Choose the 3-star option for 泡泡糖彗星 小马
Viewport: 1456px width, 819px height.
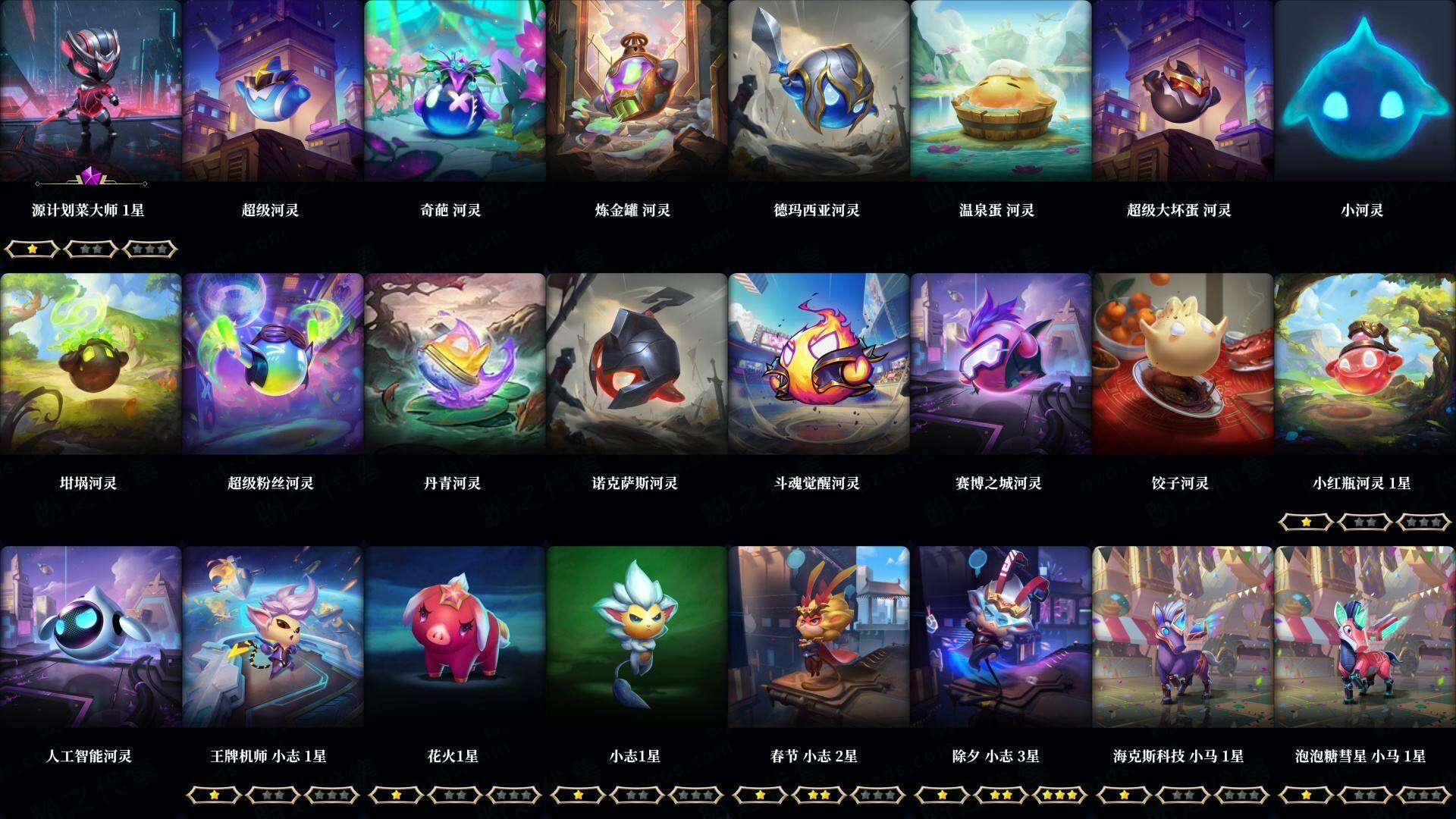tap(1421, 795)
